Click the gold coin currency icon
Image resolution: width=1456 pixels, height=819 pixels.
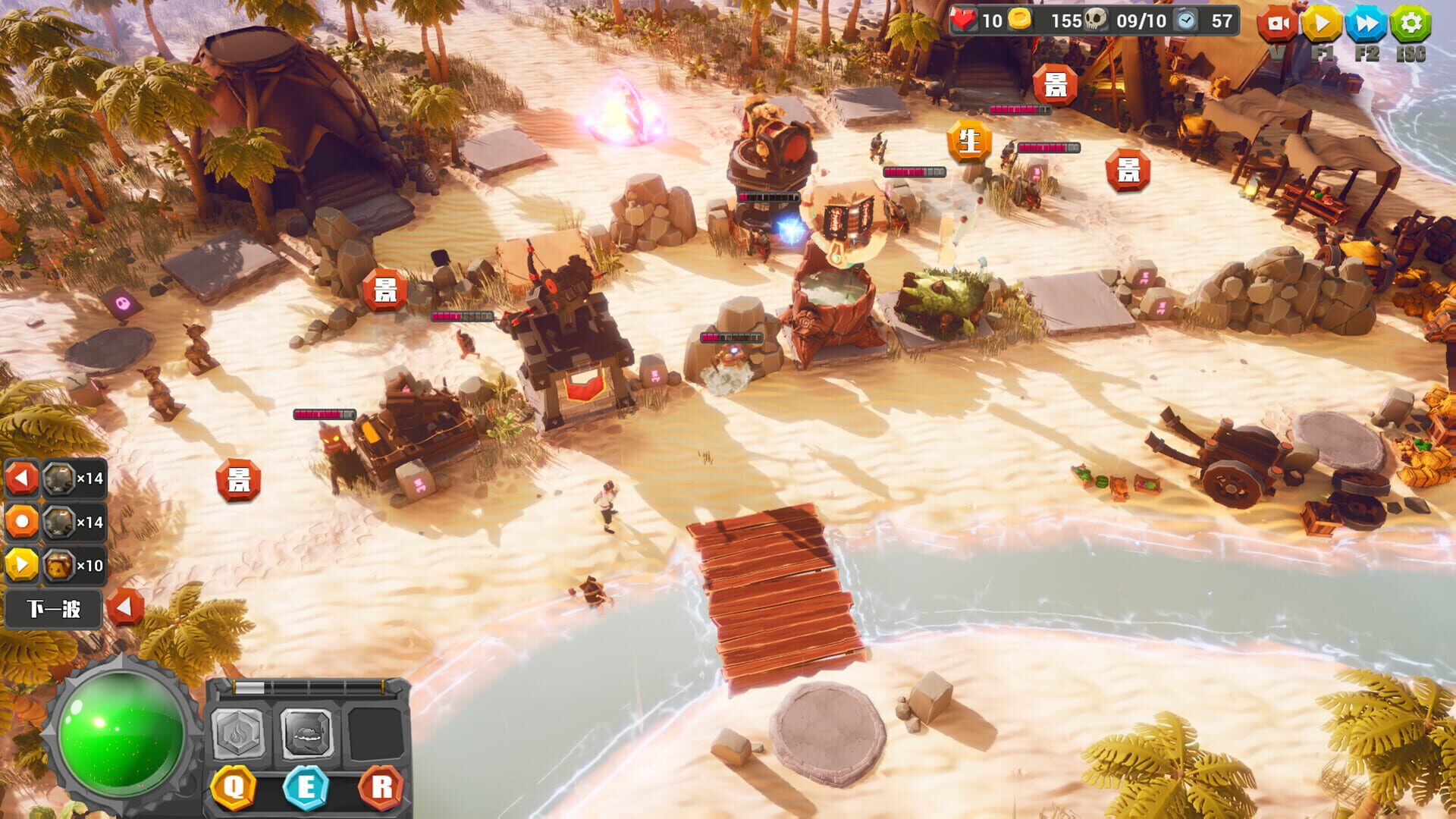click(1021, 20)
